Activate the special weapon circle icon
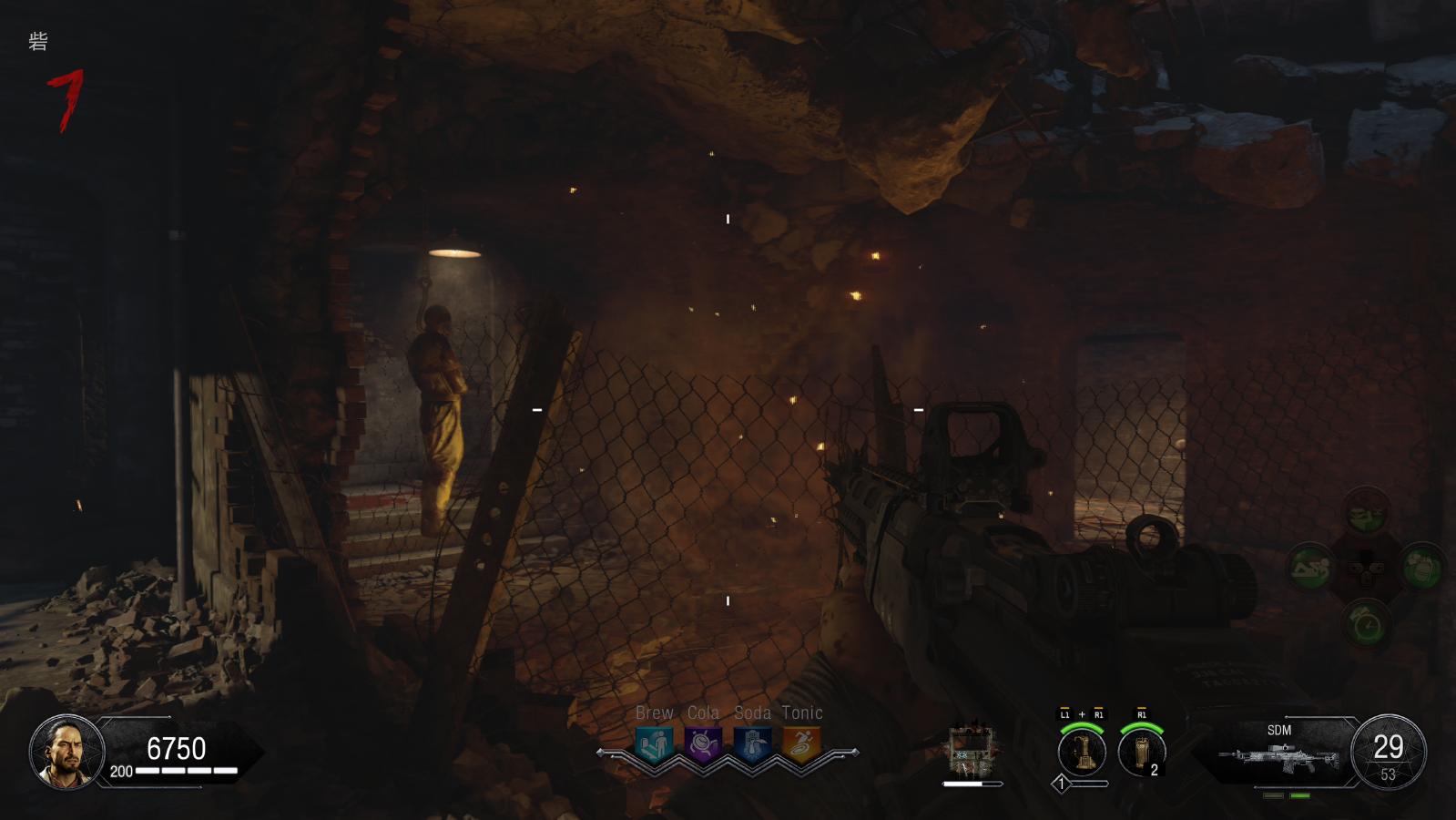Viewport: 1456px width, 820px height. pyautogui.click(x=1082, y=751)
